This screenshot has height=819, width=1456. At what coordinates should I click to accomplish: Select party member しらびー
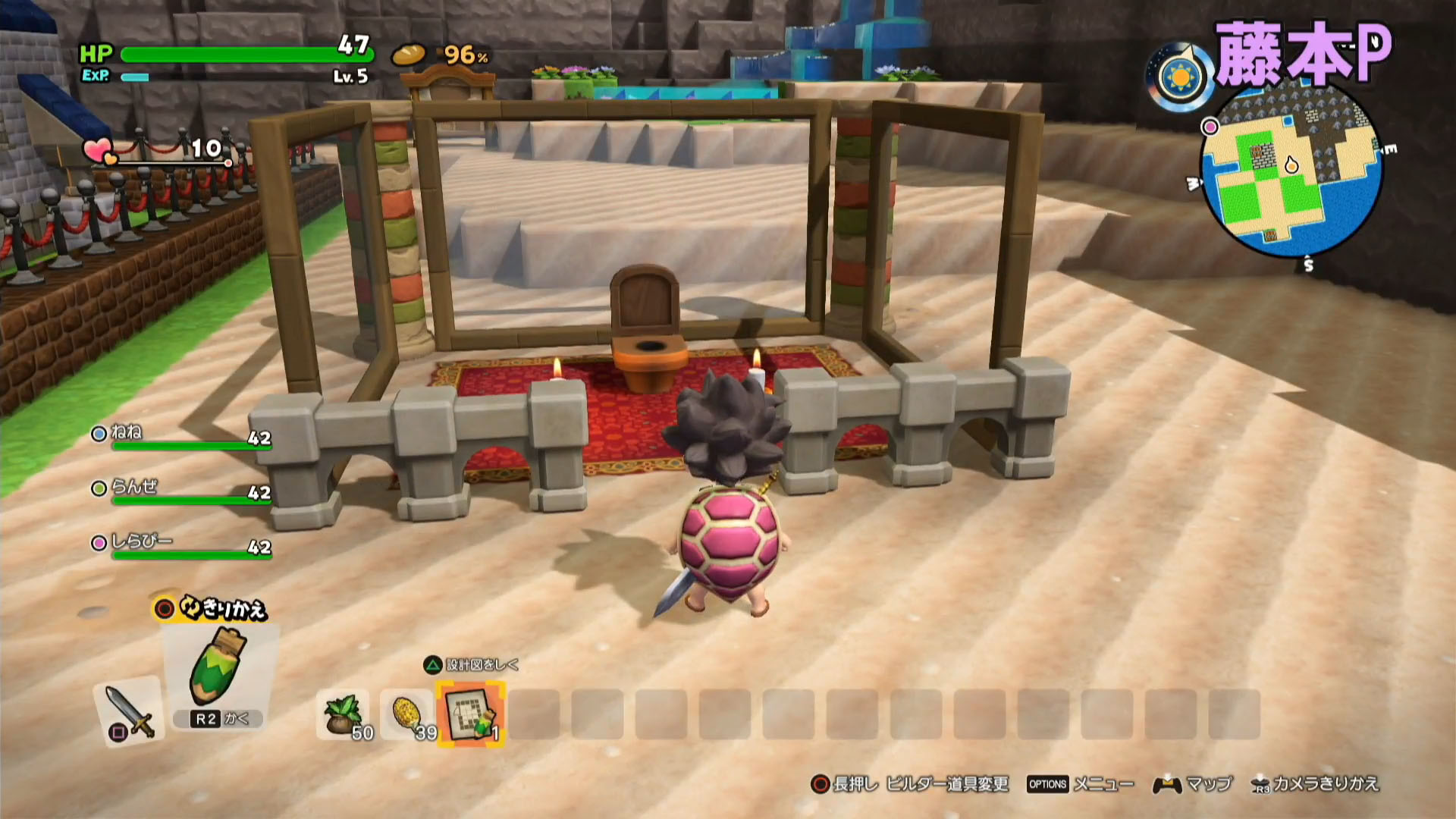click(141, 541)
